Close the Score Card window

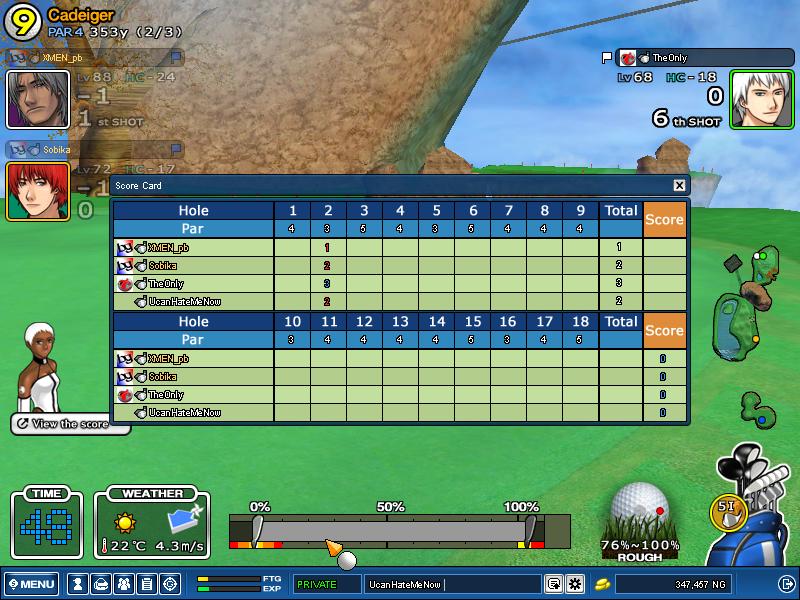click(679, 185)
